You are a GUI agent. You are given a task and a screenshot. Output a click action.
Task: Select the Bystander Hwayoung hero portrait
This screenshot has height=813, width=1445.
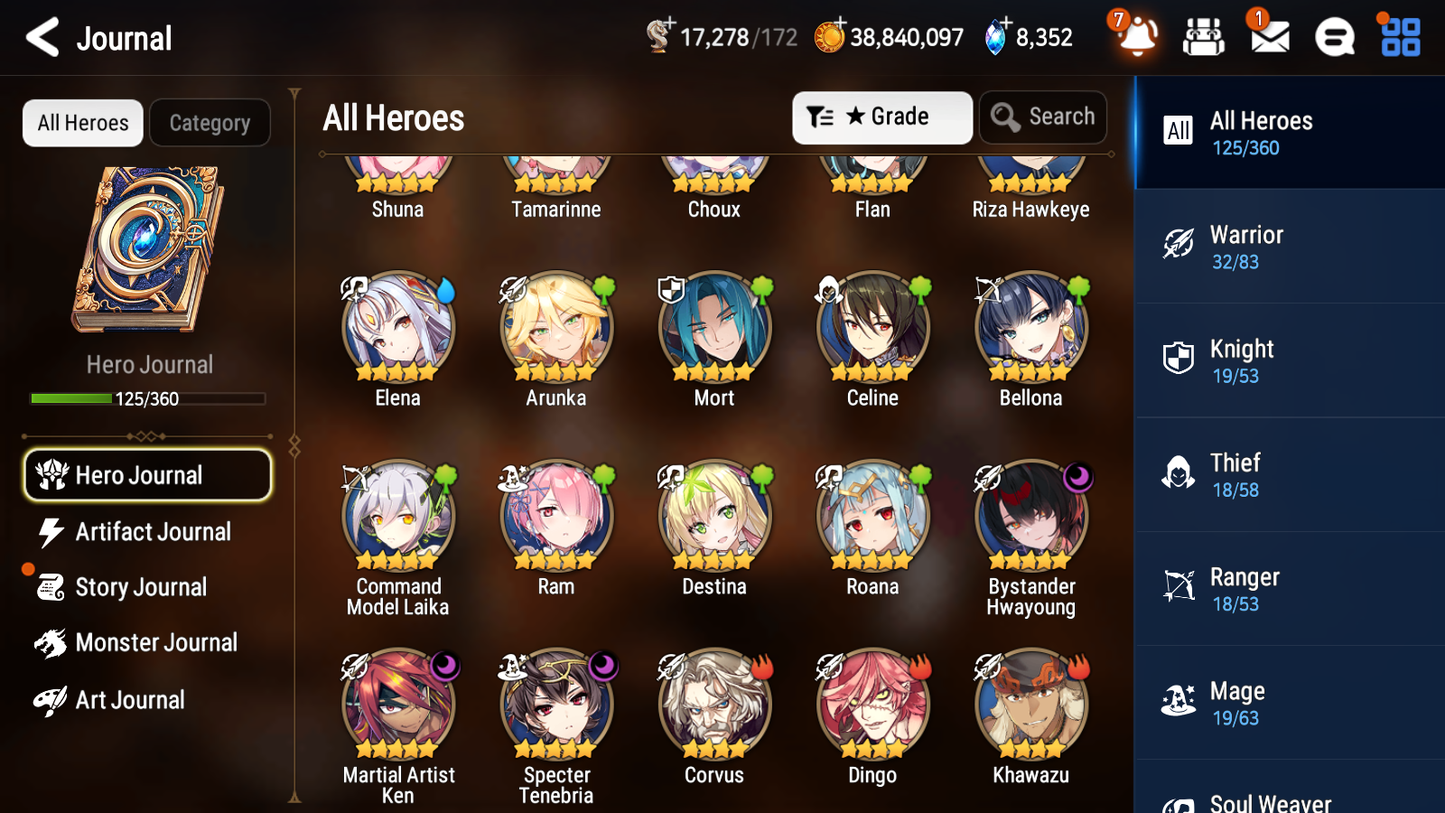(1031, 515)
